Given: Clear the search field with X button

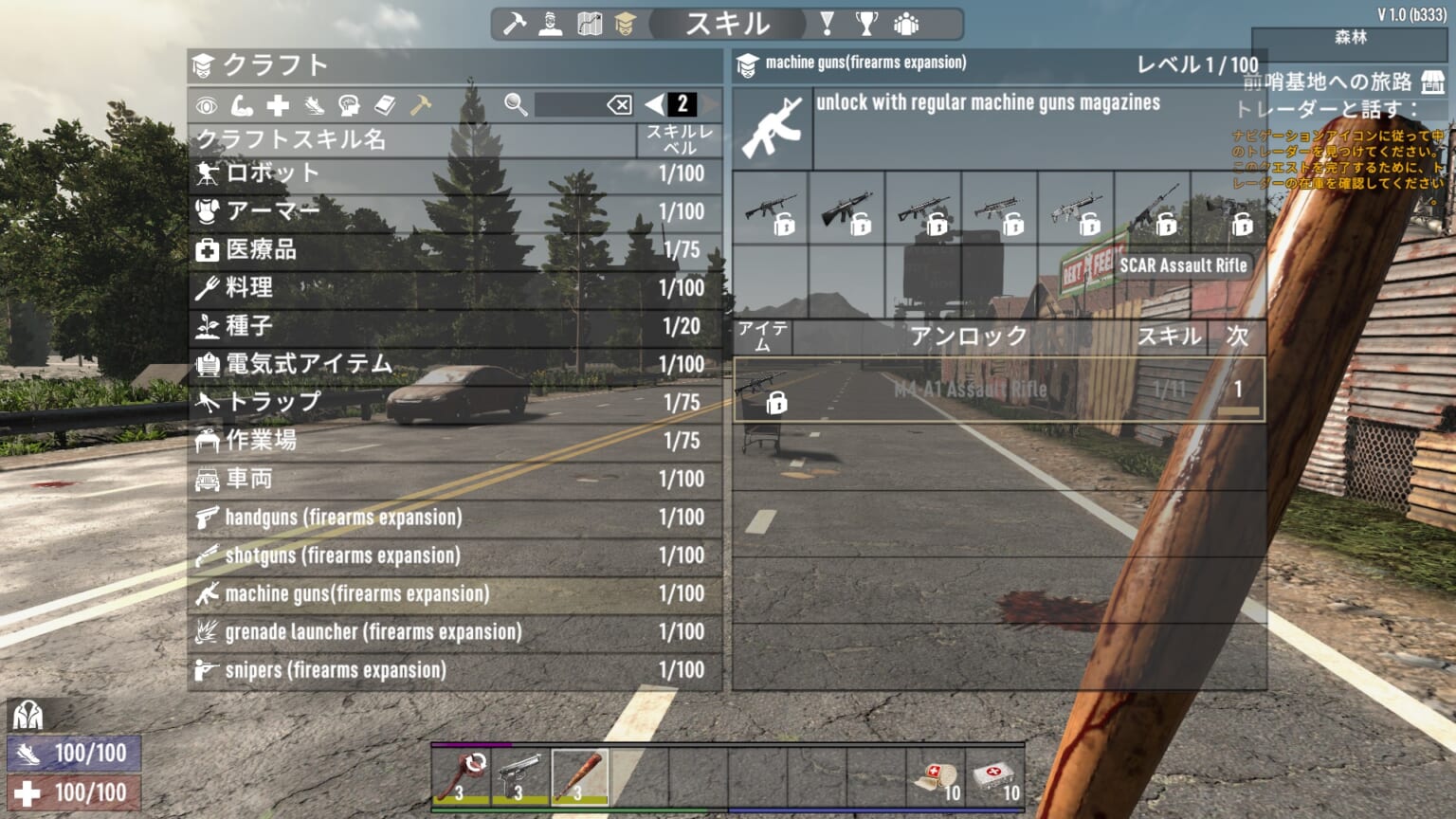Looking at the screenshot, I should click(619, 104).
